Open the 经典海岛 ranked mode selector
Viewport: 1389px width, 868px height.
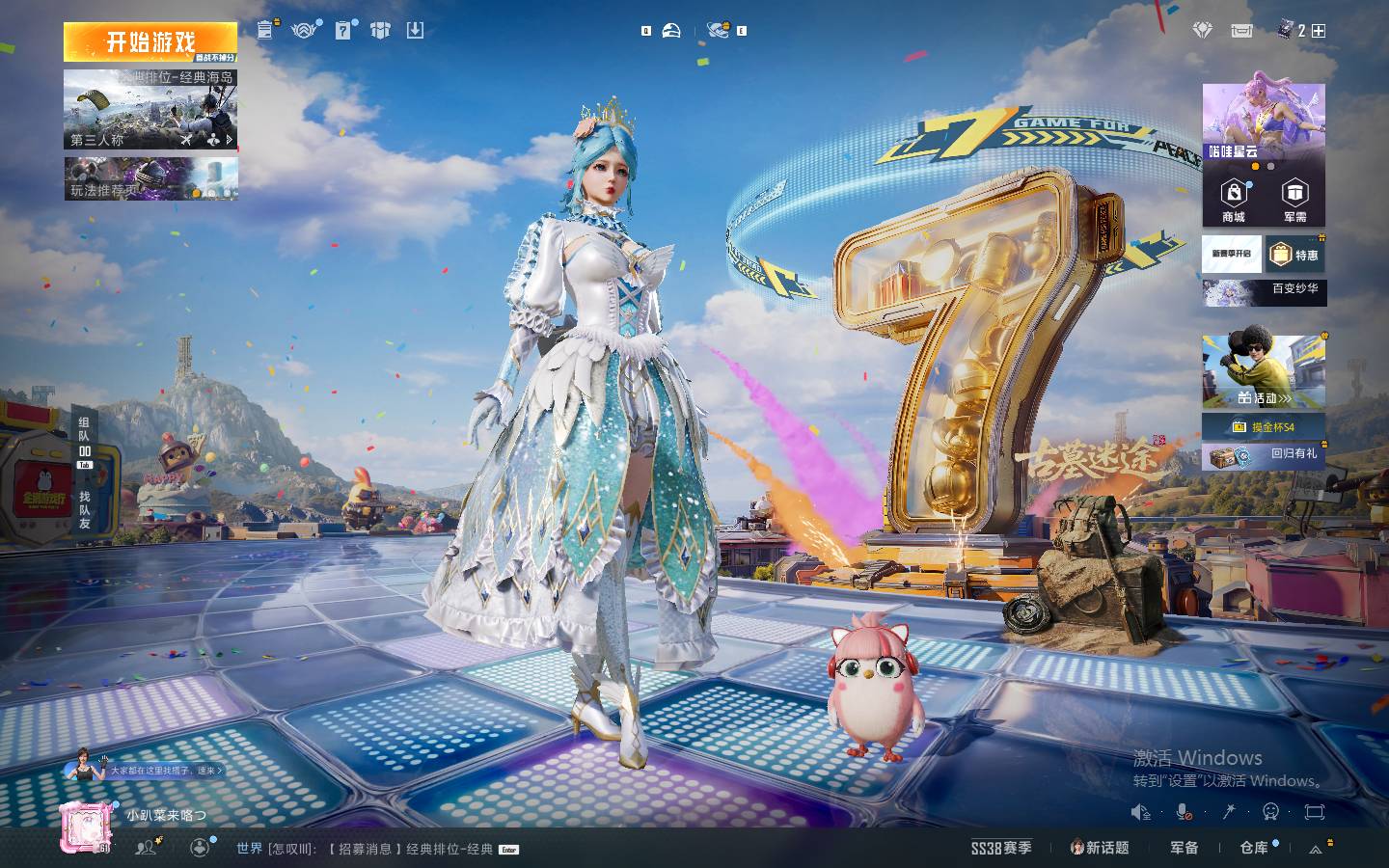[x=150, y=108]
